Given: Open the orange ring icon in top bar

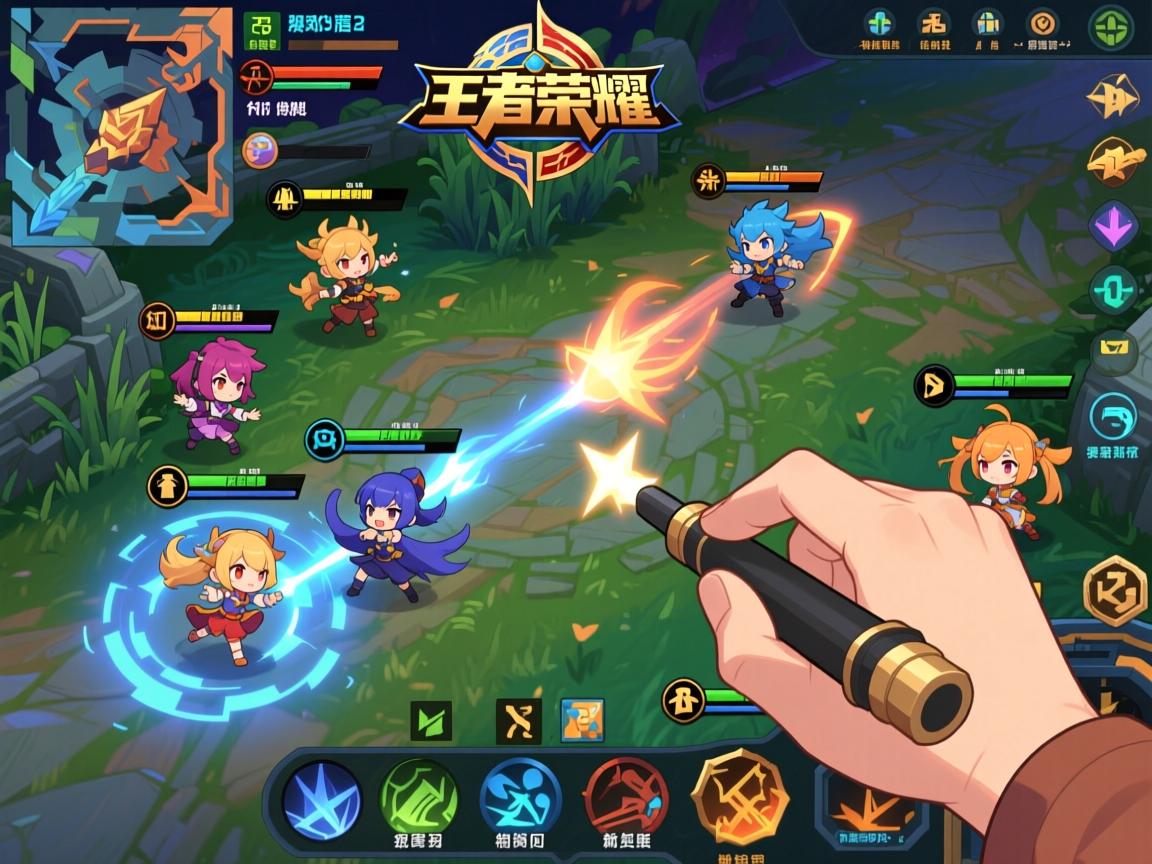Looking at the screenshot, I should click(1043, 22).
